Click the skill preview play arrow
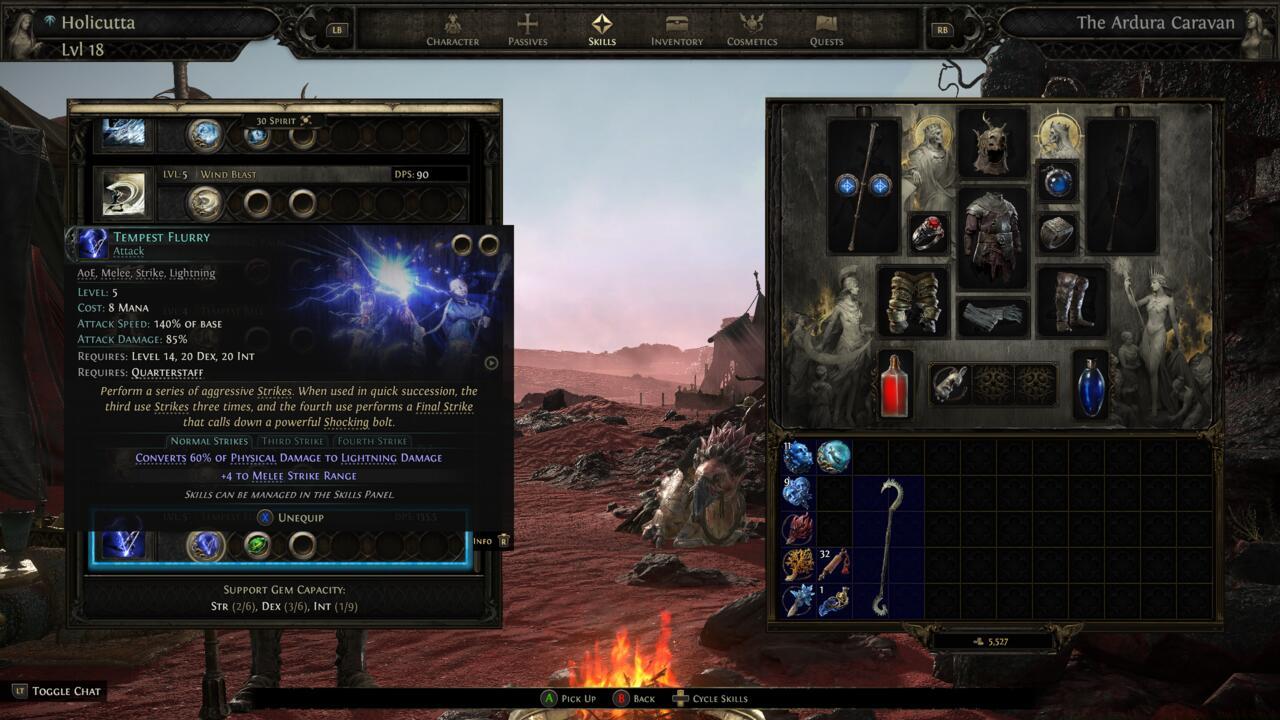 click(489, 363)
